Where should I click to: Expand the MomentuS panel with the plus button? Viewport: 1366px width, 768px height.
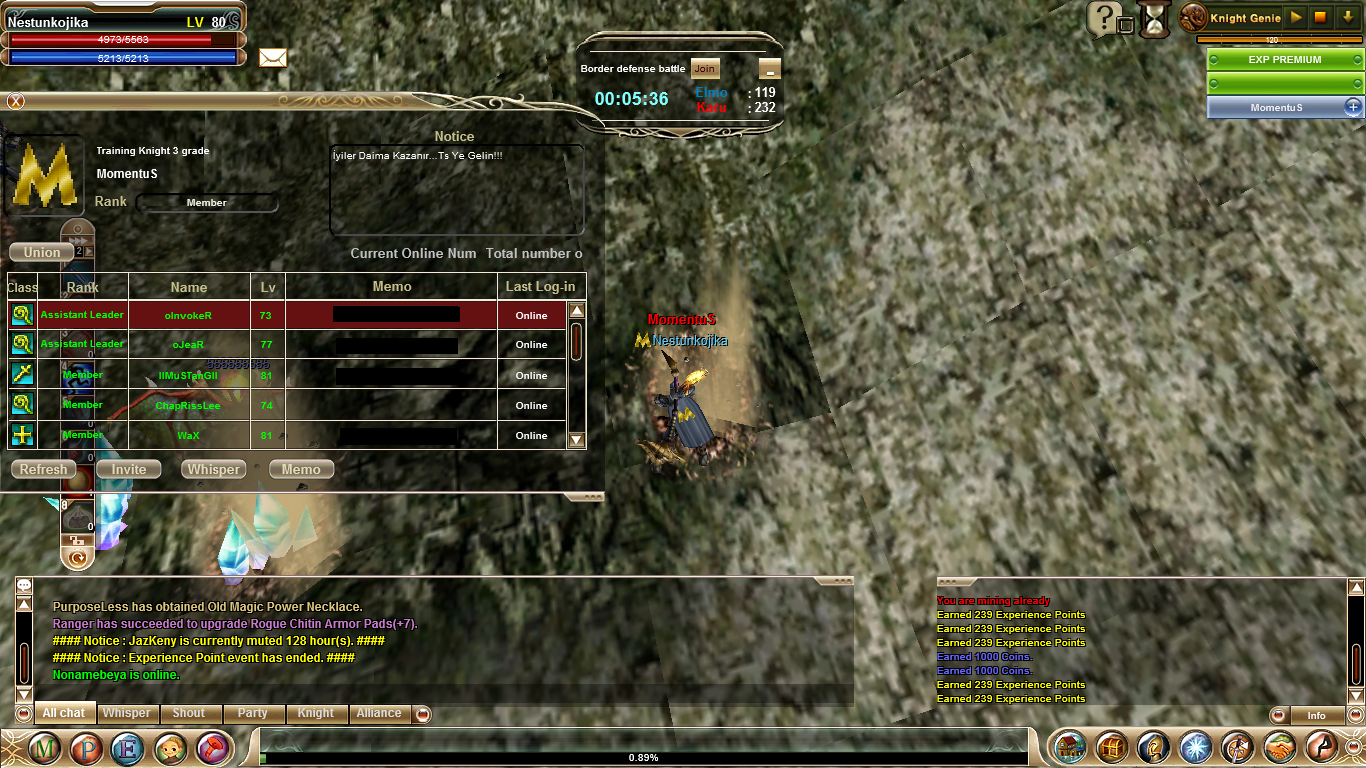1352,107
